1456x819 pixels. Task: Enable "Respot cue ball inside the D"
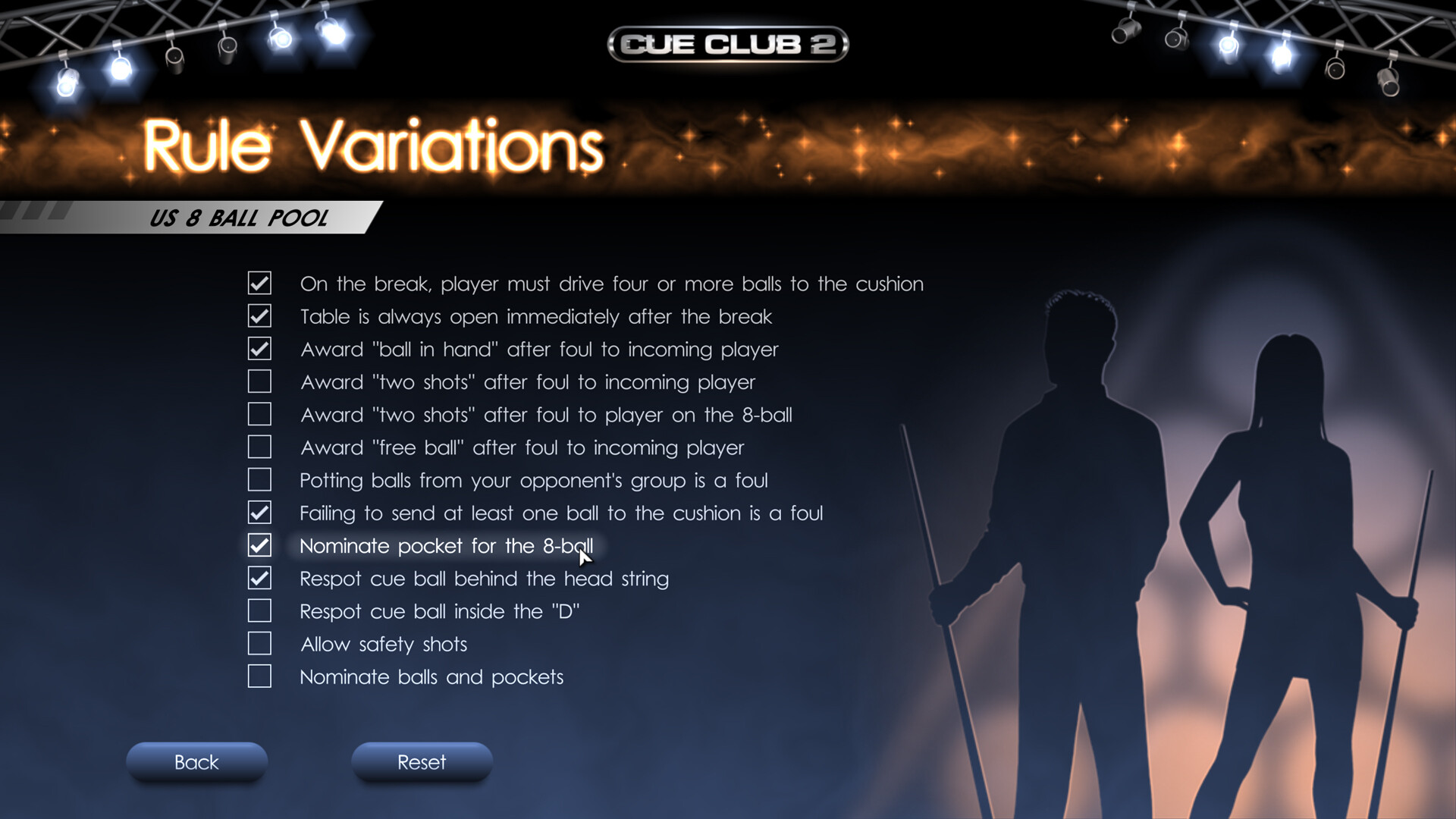pos(259,610)
